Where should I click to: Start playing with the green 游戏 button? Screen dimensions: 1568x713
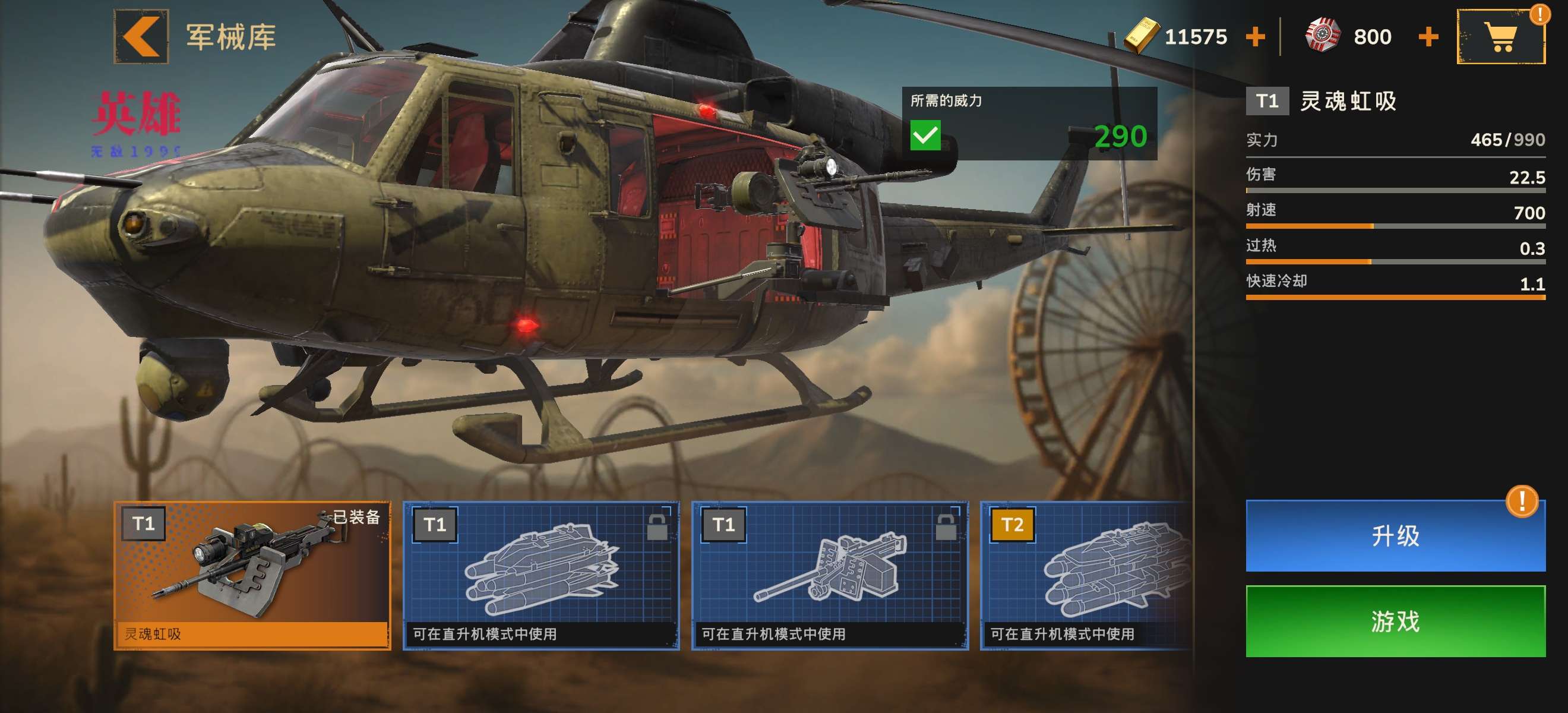(x=1395, y=621)
